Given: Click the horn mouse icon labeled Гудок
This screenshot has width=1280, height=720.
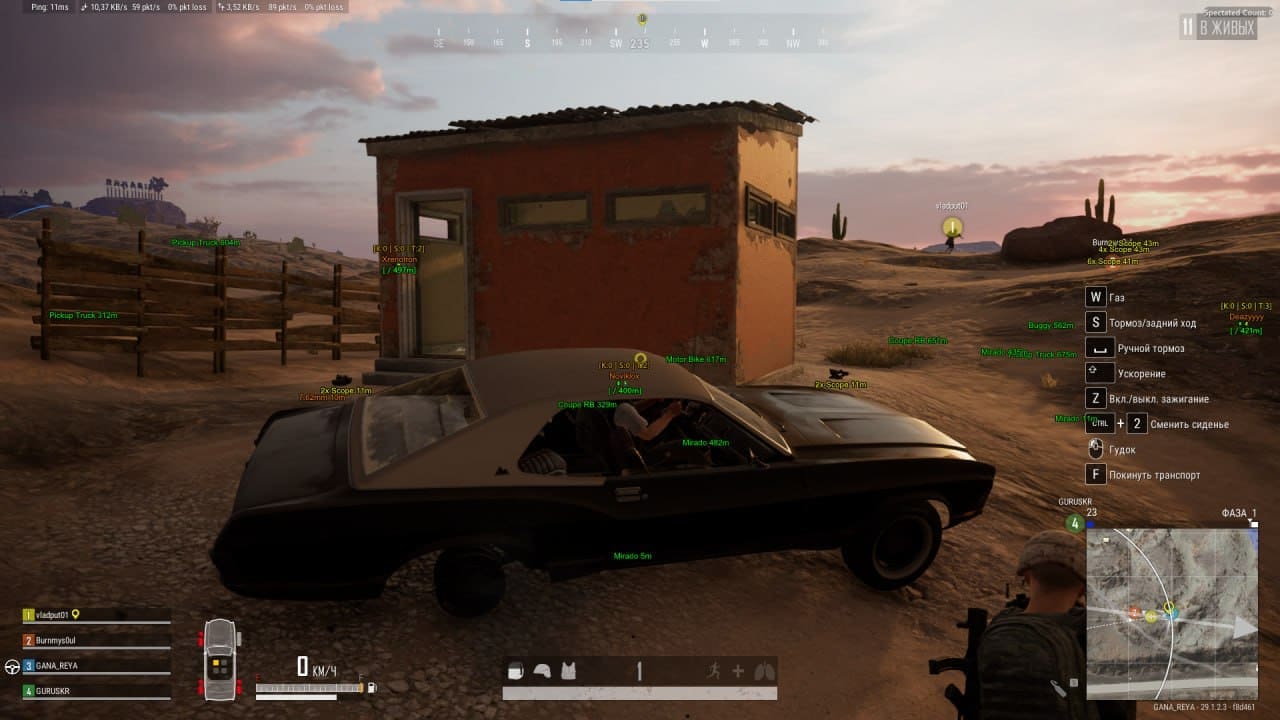Looking at the screenshot, I should pyautogui.click(x=1095, y=449).
